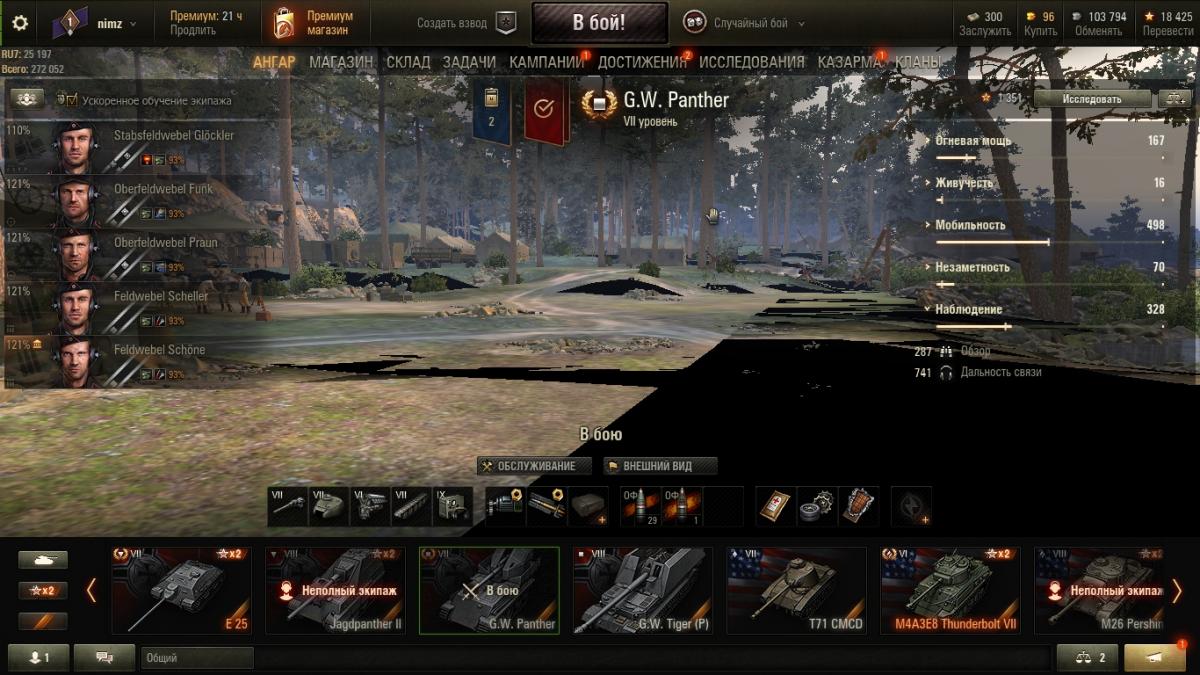The width and height of the screenshot is (1200, 675).
Task: Open the settings gear menu
Action: coord(20,23)
